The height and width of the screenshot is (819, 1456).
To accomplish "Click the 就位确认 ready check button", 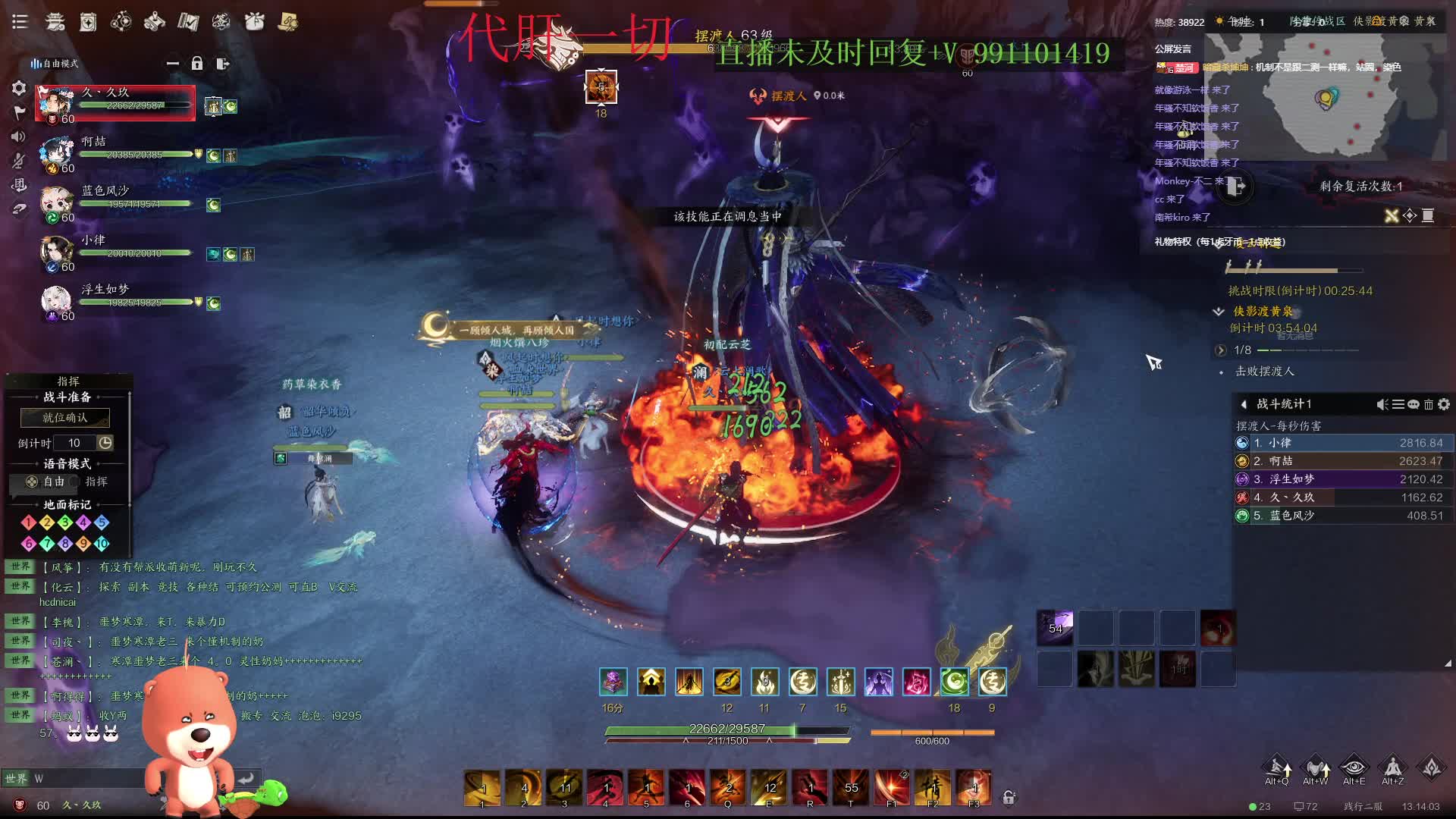I will click(x=65, y=418).
